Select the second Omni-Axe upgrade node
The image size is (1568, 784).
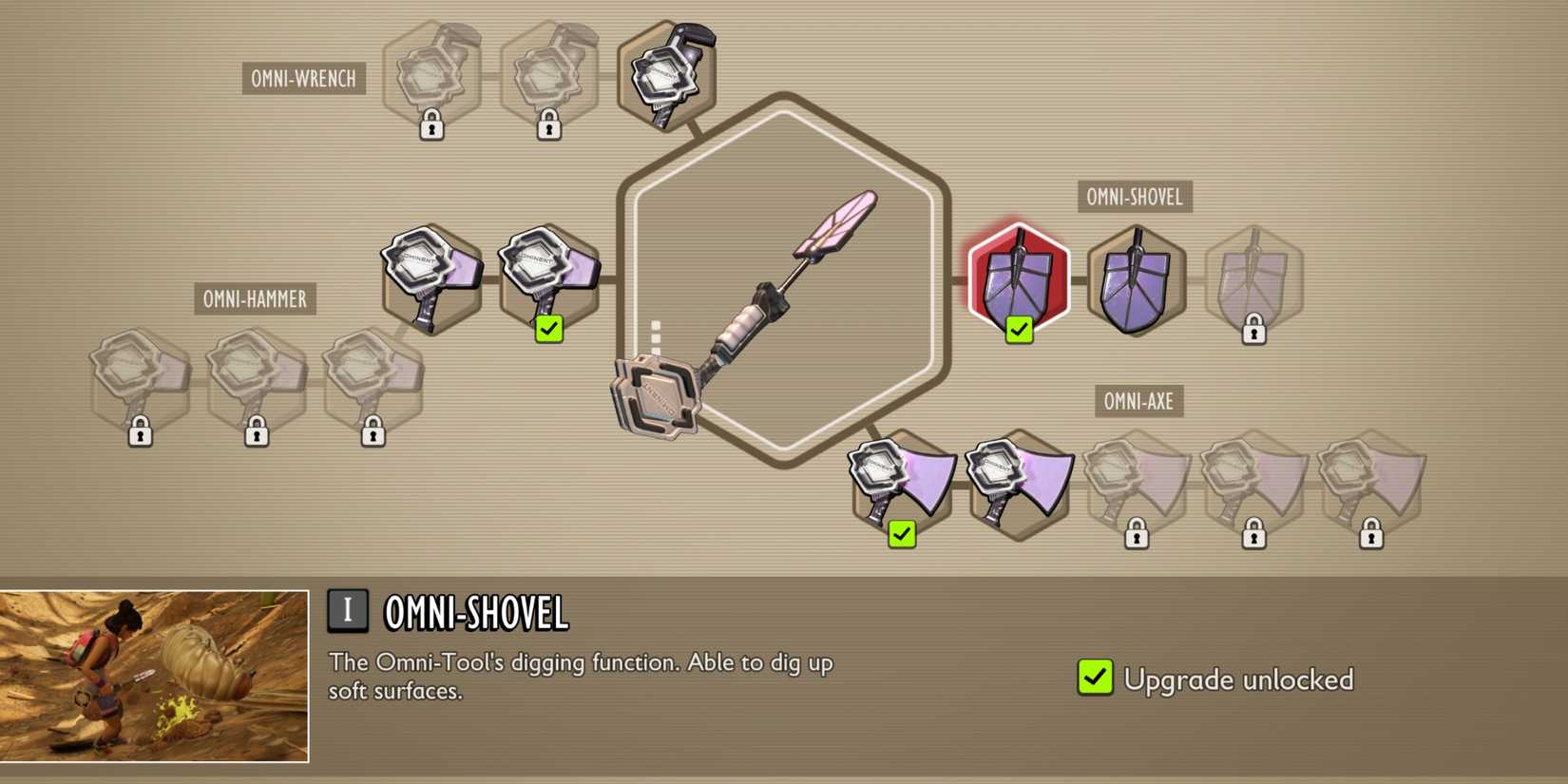[x=1018, y=480]
